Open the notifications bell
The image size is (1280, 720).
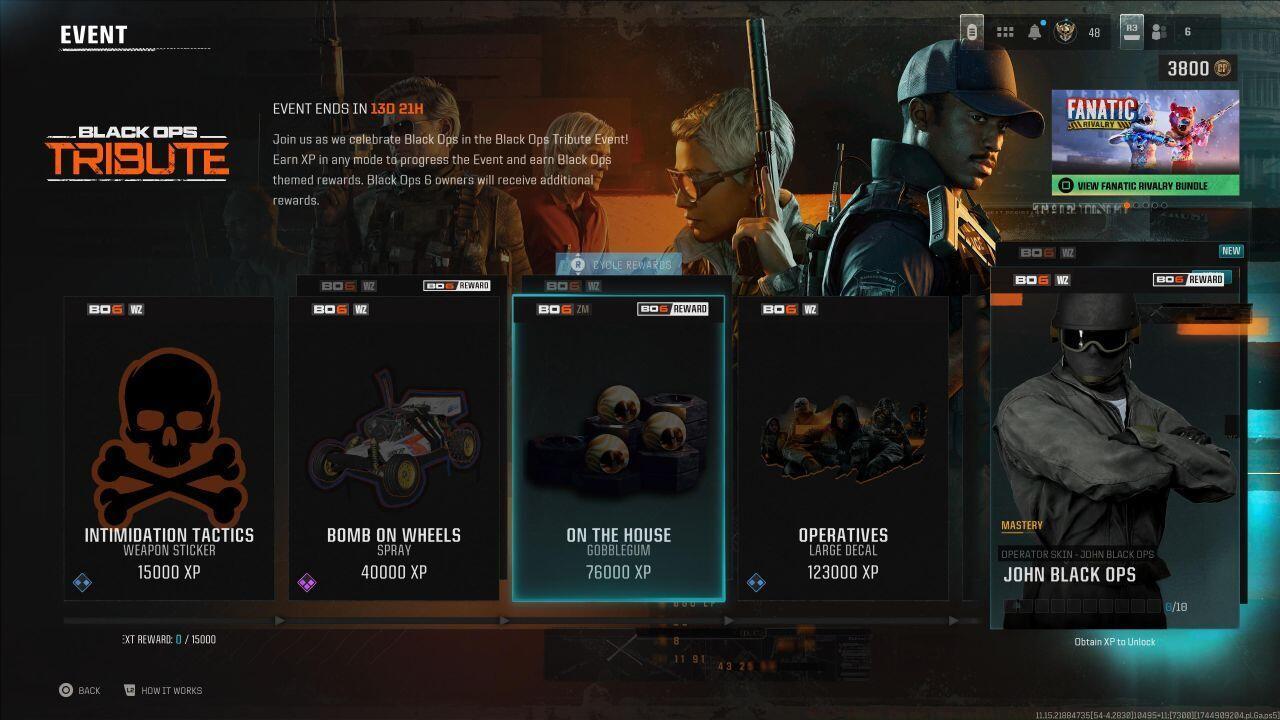(x=1035, y=32)
